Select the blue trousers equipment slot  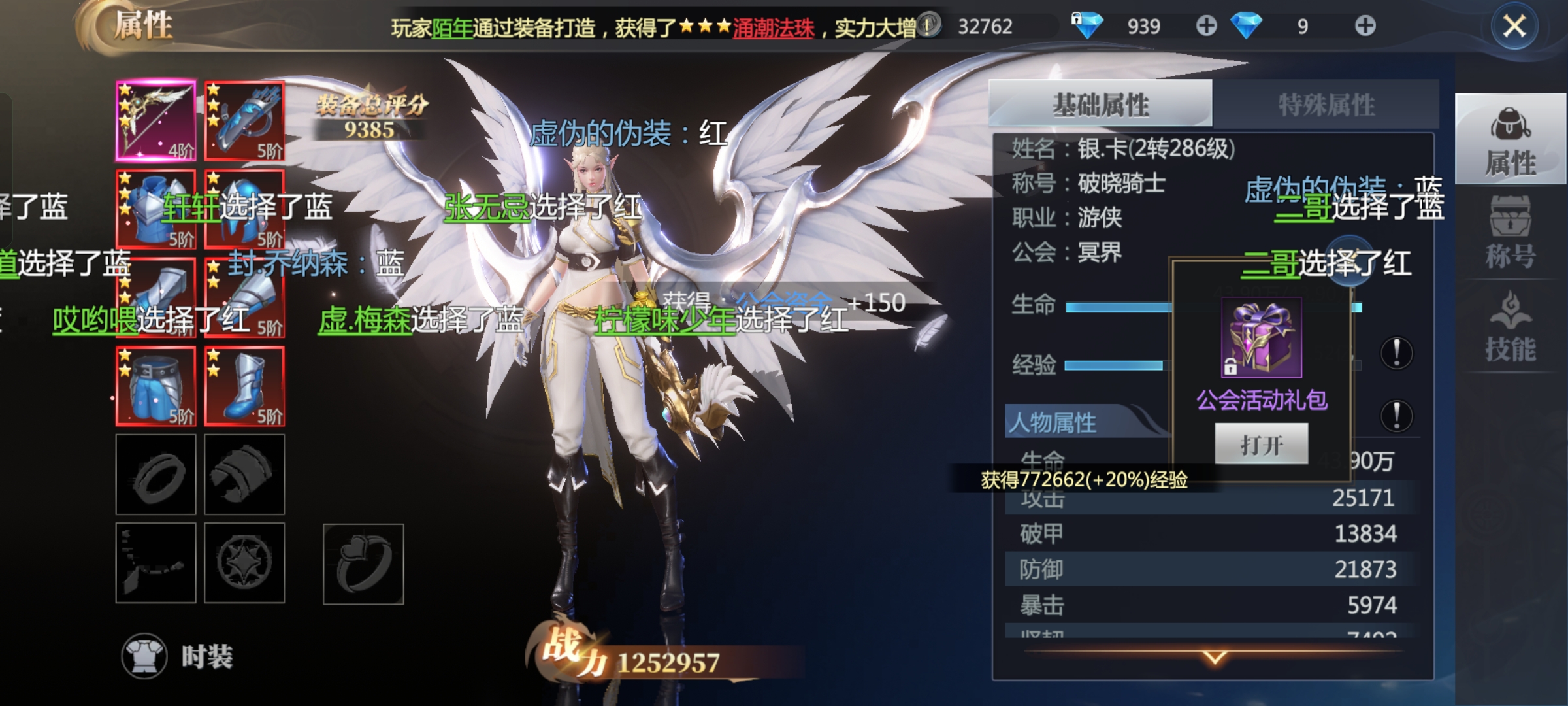(155, 386)
